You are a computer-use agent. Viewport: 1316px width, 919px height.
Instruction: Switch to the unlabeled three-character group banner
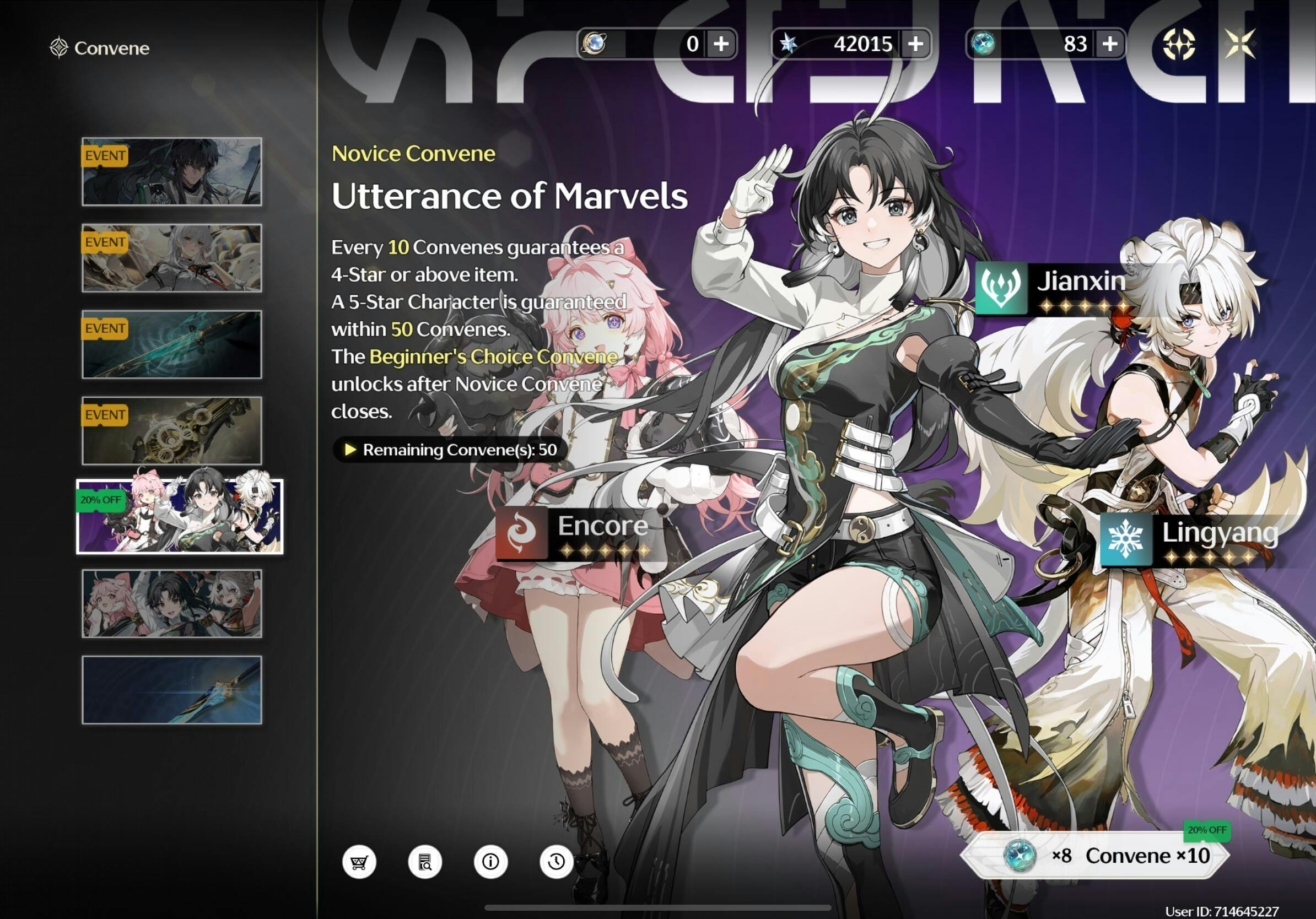[172, 603]
